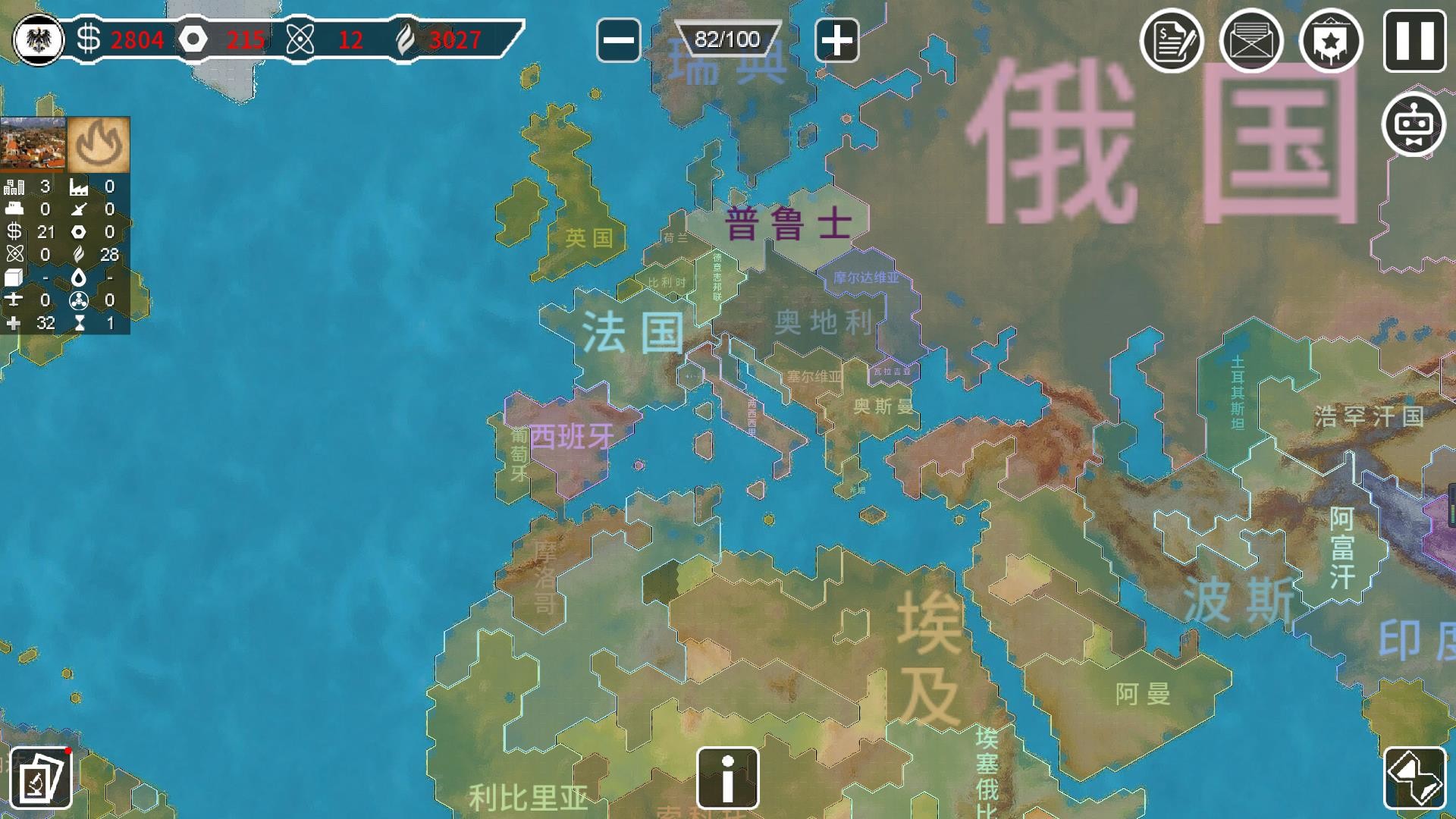Open the 82/100 turn counter display
This screenshot has height=819, width=1456.
pyautogui.click(x=726, y=38)
